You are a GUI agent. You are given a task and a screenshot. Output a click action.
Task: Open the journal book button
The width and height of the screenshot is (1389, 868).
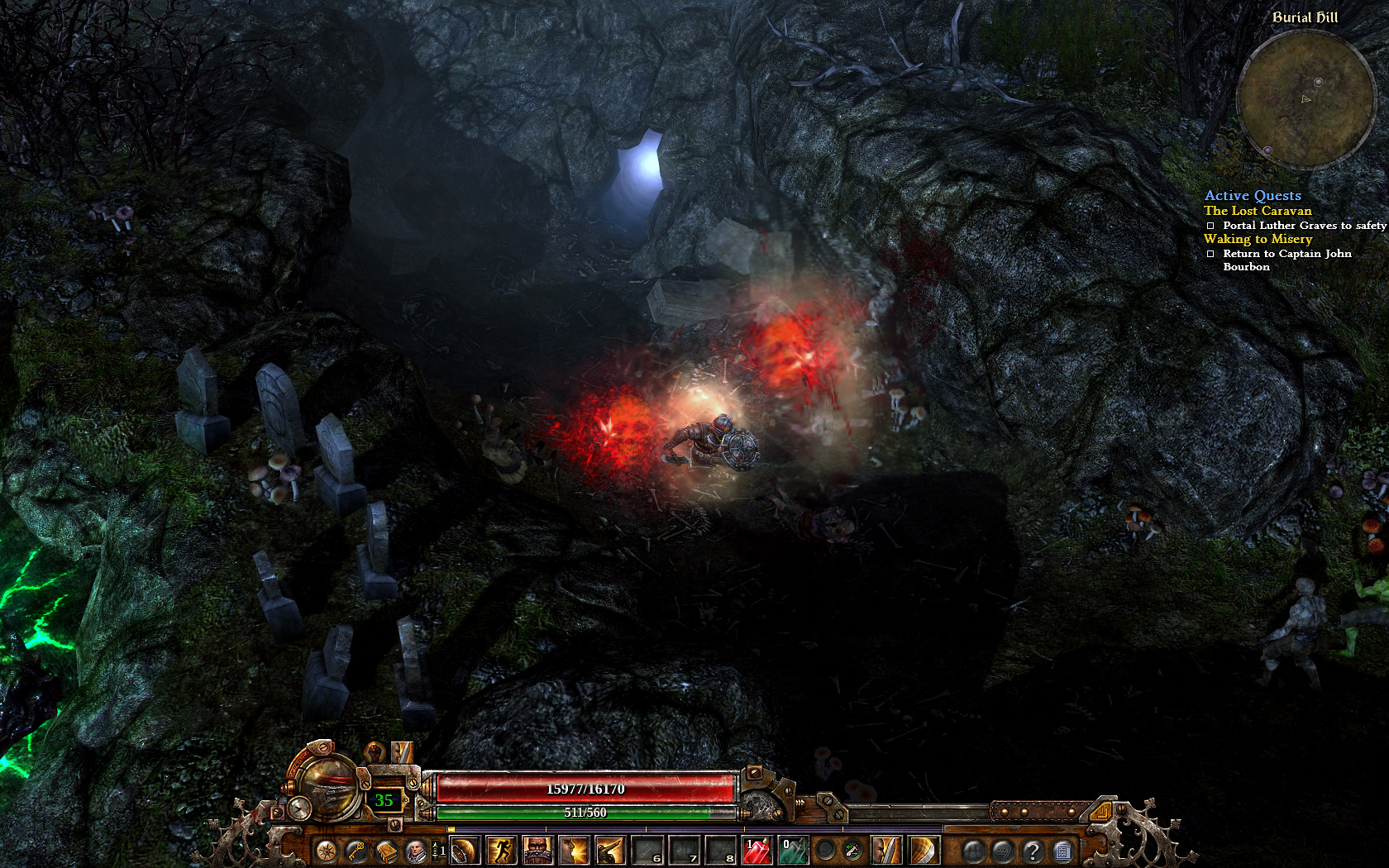tap(386, 850)
